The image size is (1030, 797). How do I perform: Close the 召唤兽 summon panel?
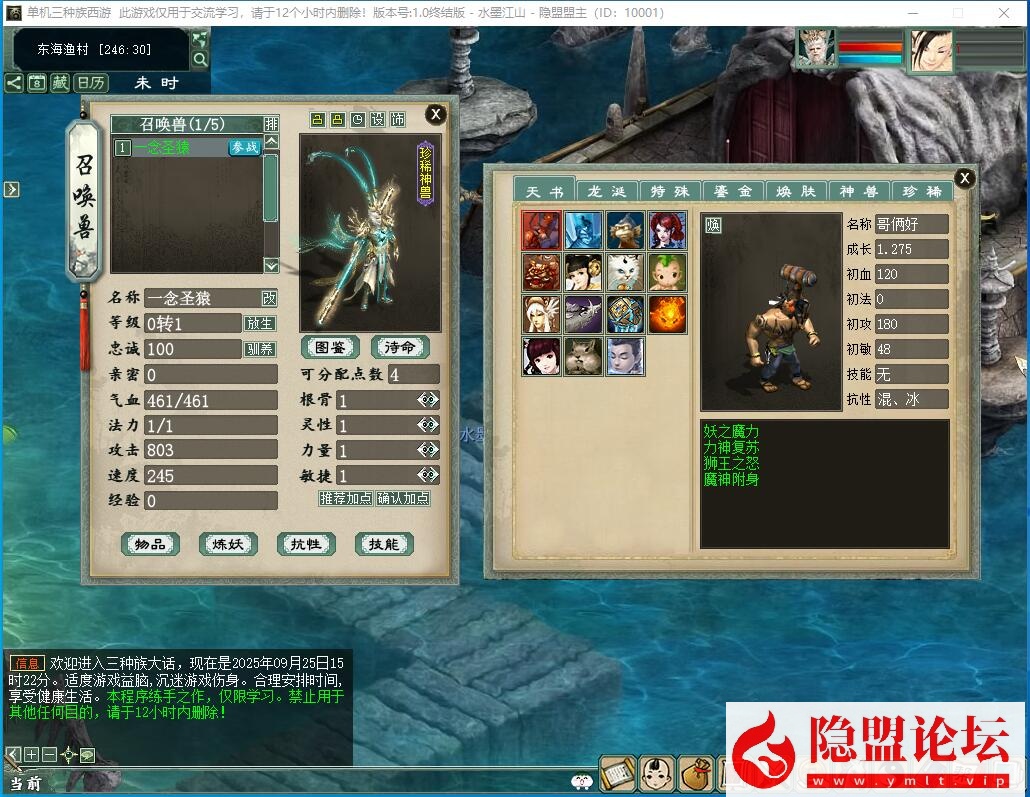pos(435,114)
